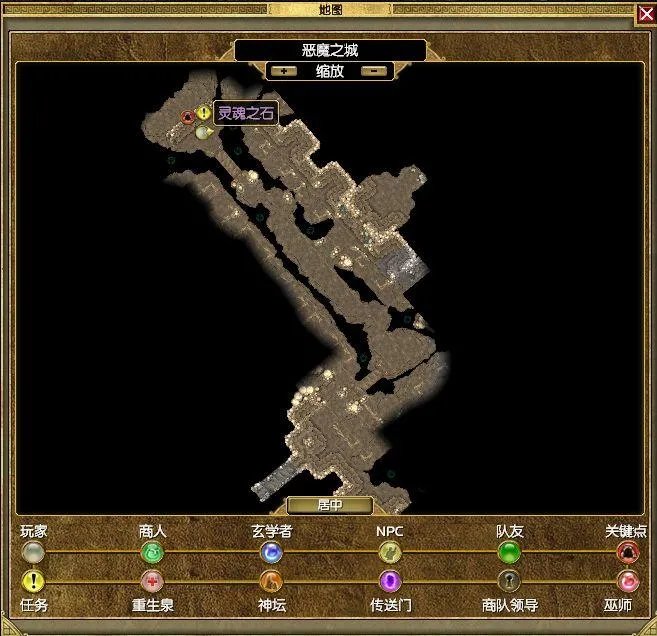
Task: Choose the green 商人 merchant legend icon
Action: coord(152,552)
